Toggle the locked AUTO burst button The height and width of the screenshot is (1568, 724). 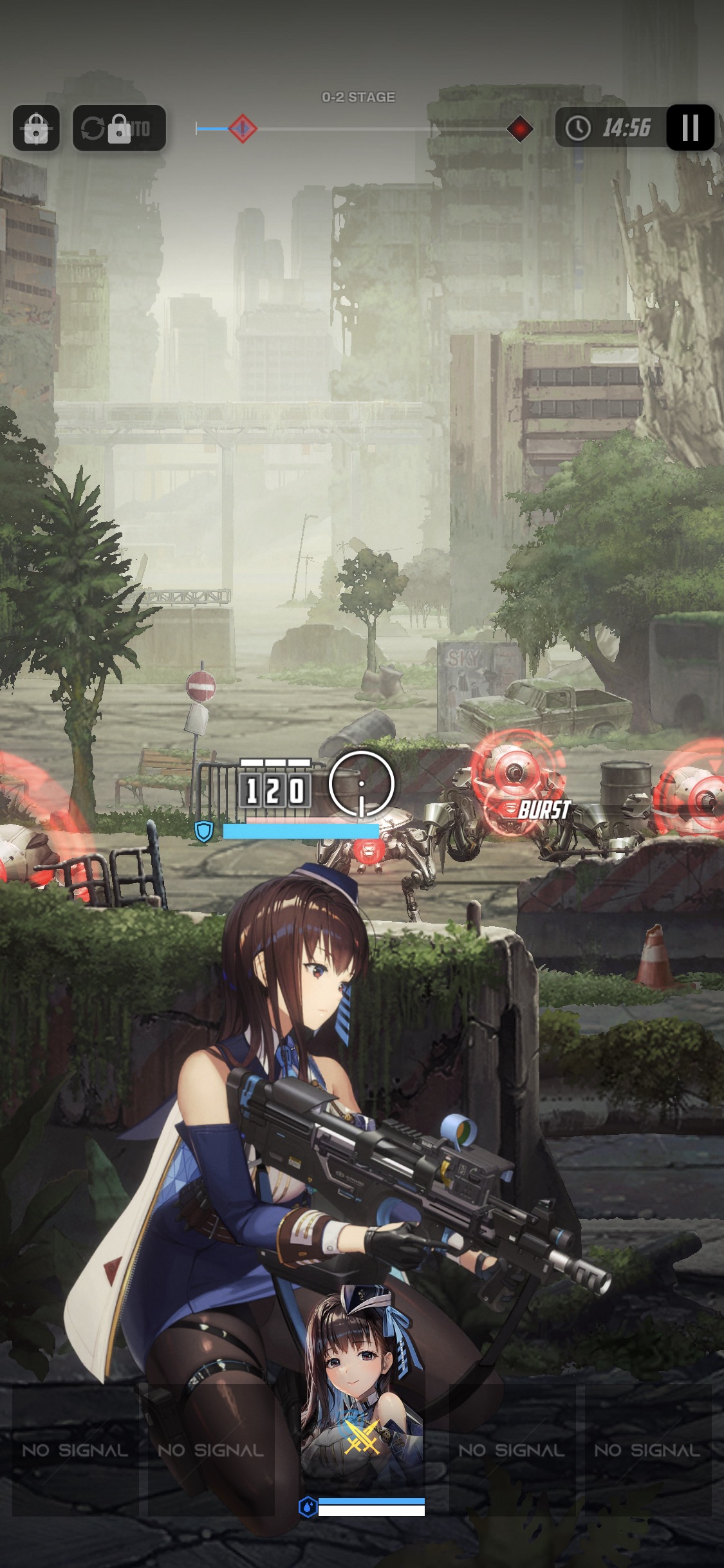click(x=119, y=128)
